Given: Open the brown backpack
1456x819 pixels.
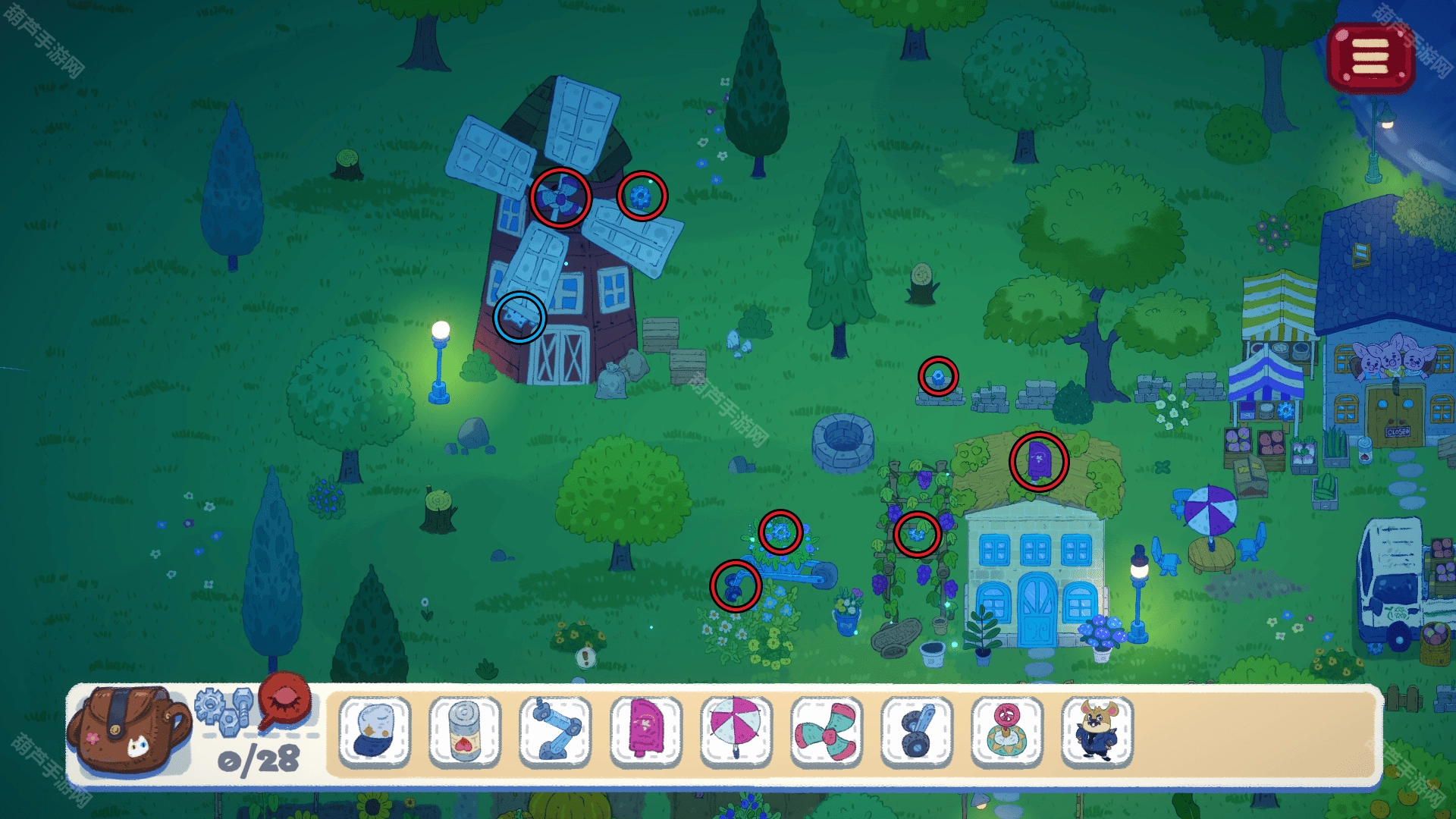Looking at the screenshot, I should [127, 730].
